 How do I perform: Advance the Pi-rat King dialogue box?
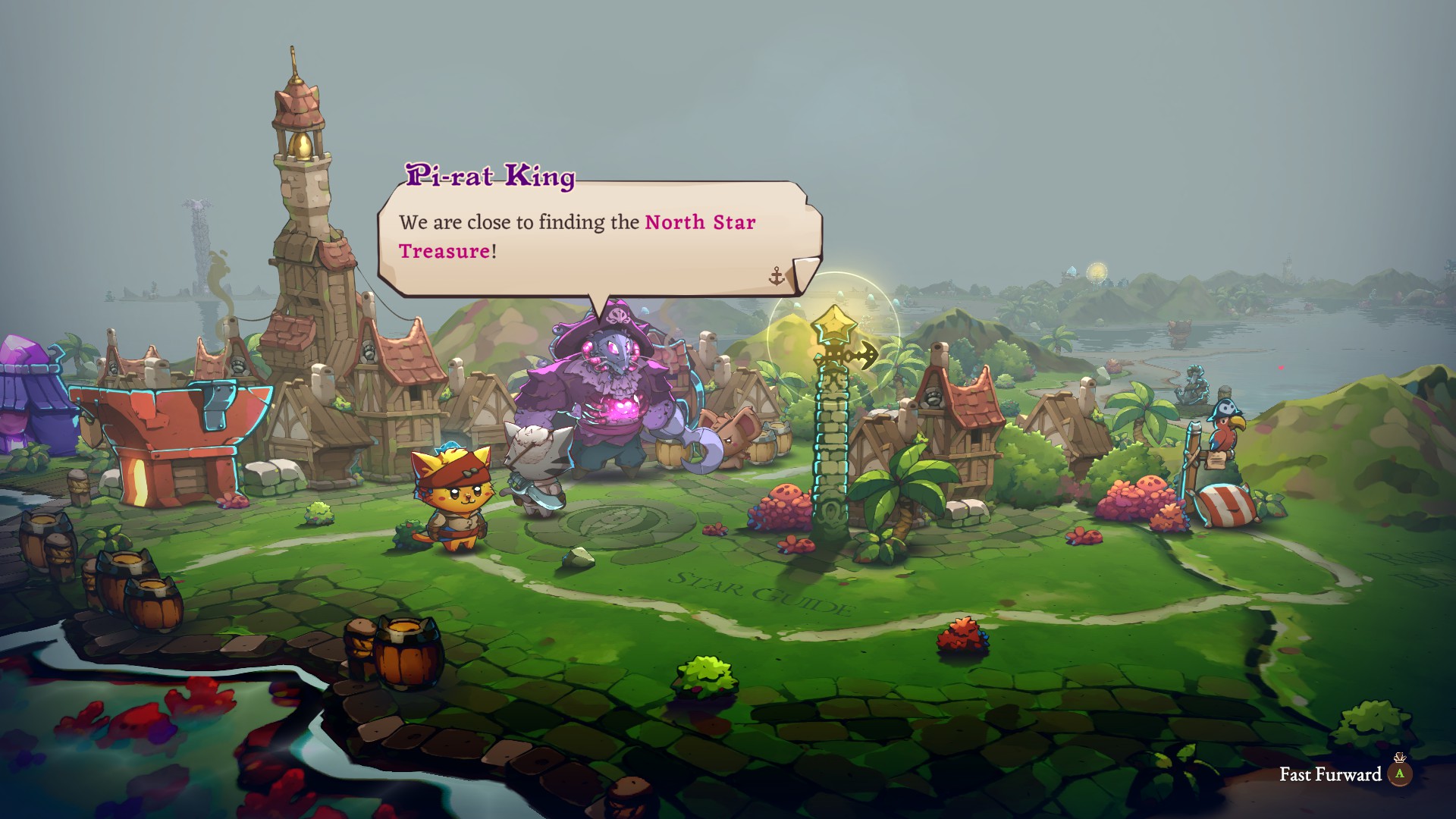point(599,237)
